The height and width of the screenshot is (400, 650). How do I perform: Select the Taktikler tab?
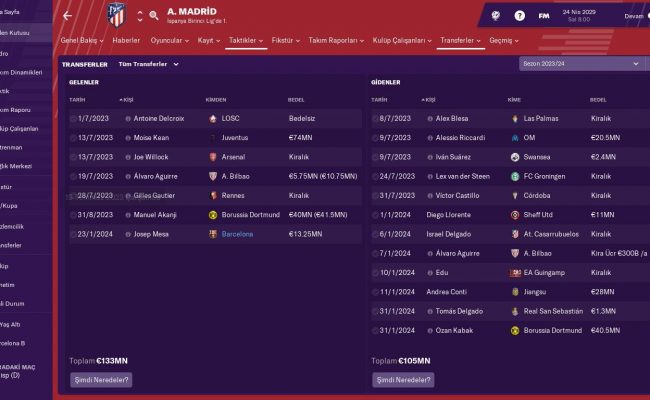246,42
